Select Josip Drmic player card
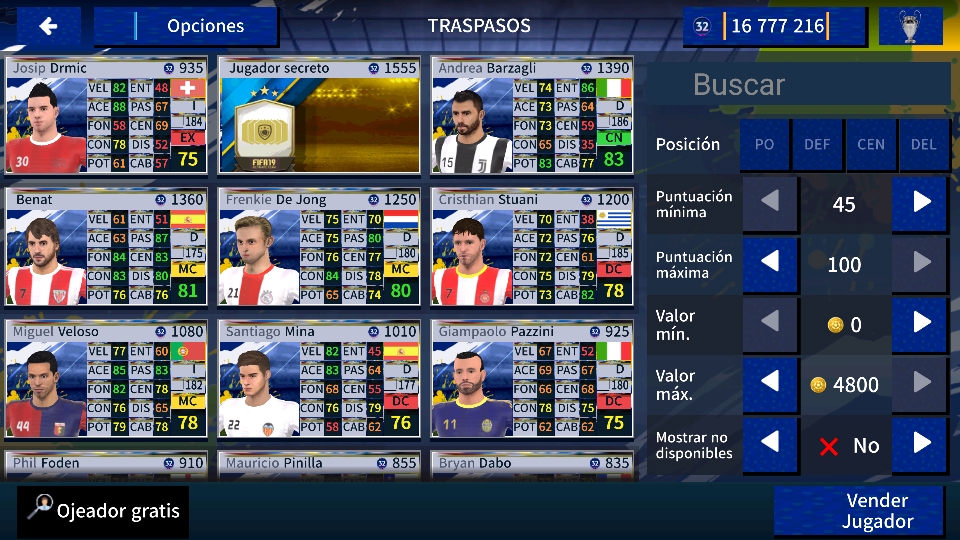 (x=106, y=116)
